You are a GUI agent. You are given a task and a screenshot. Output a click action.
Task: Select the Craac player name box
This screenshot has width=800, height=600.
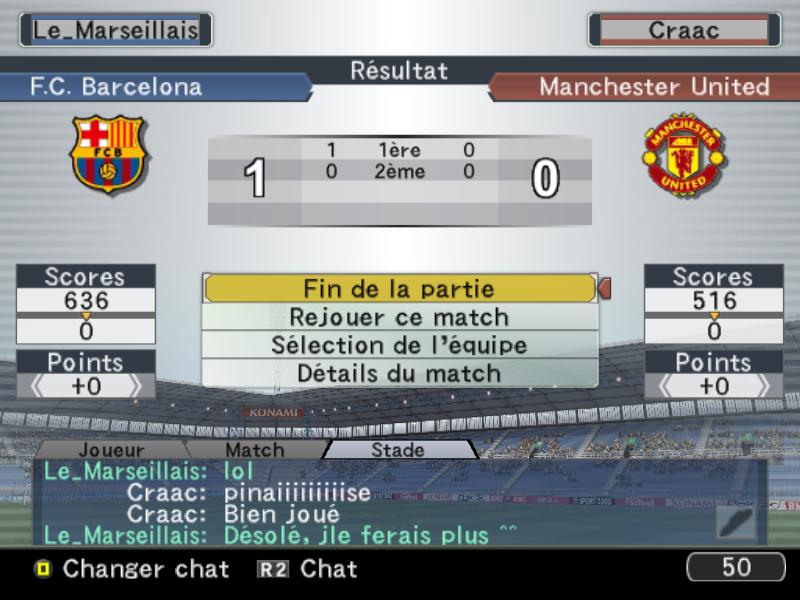[684, 30]
